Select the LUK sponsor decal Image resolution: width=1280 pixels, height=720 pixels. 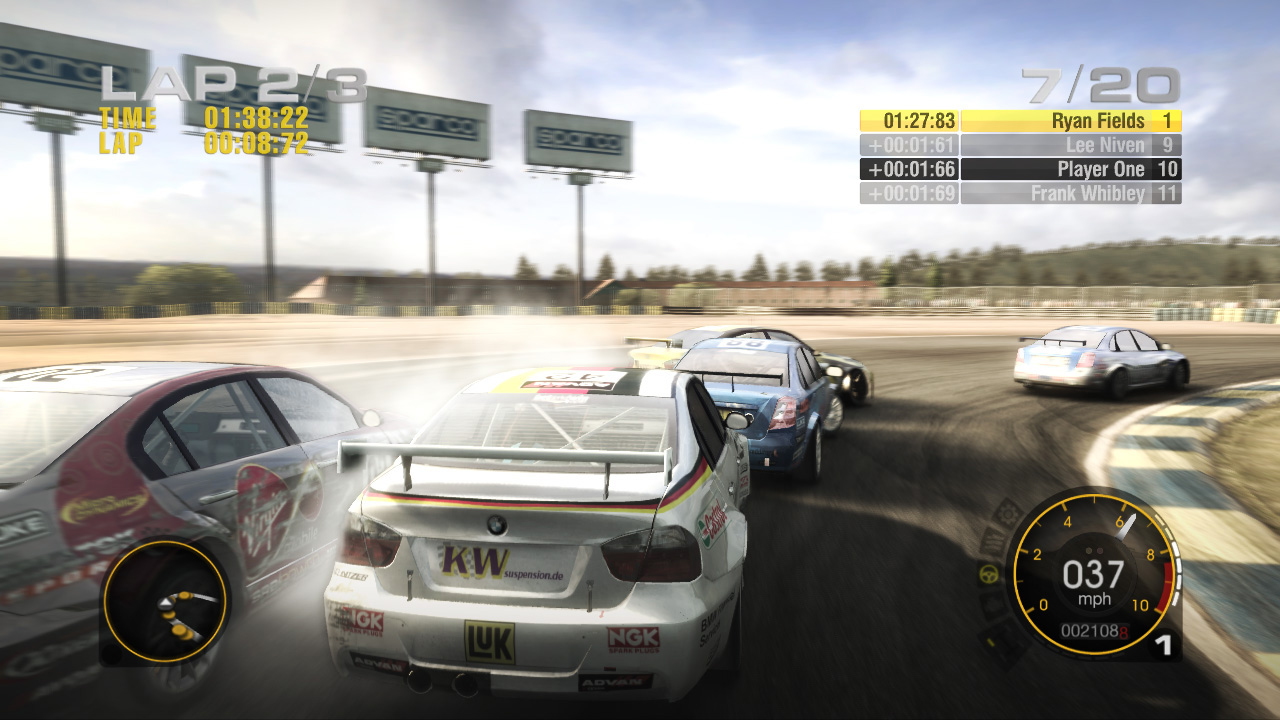(x=488, y=644)
